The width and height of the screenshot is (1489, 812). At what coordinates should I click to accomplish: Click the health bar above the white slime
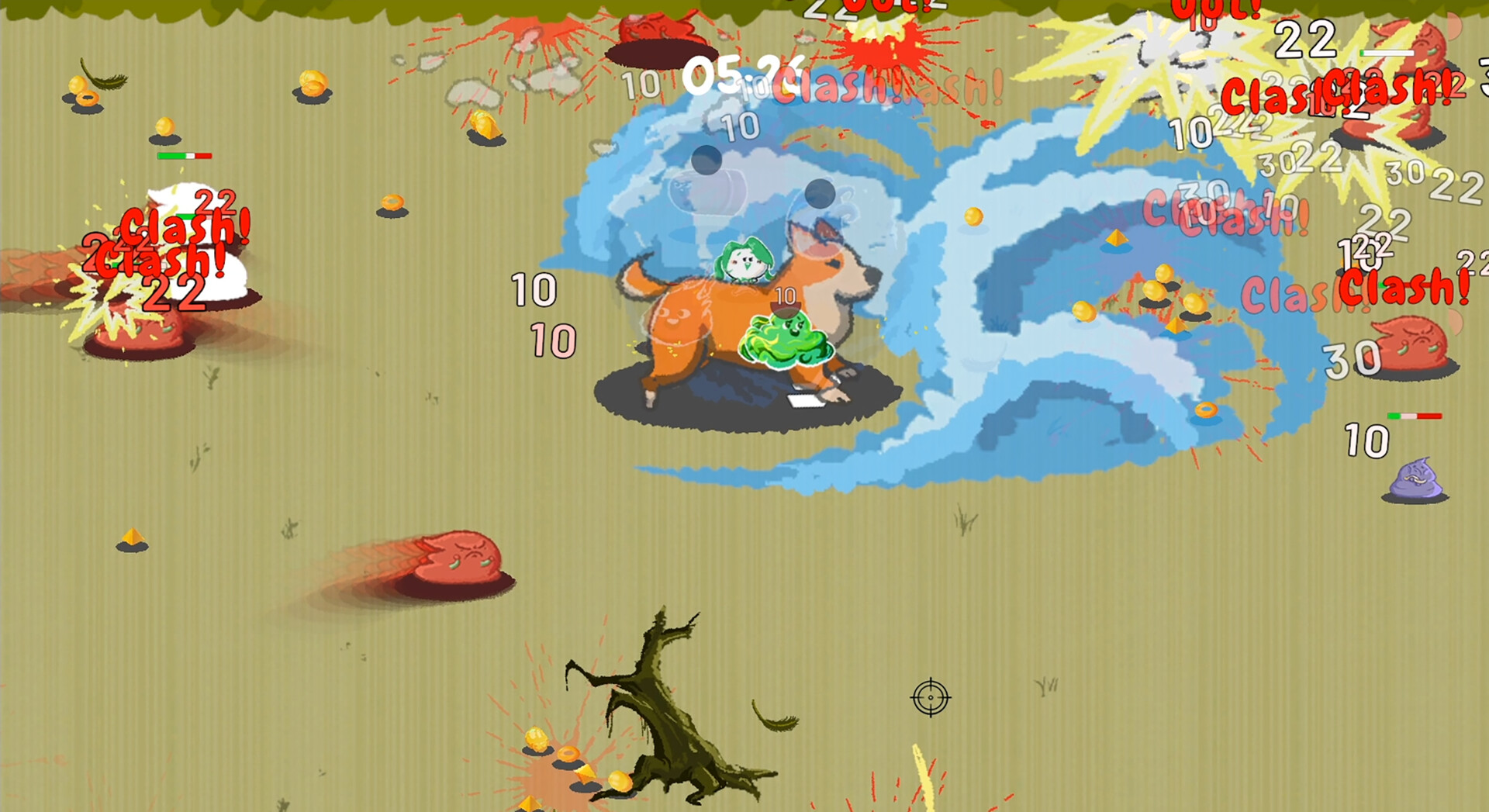184,157
